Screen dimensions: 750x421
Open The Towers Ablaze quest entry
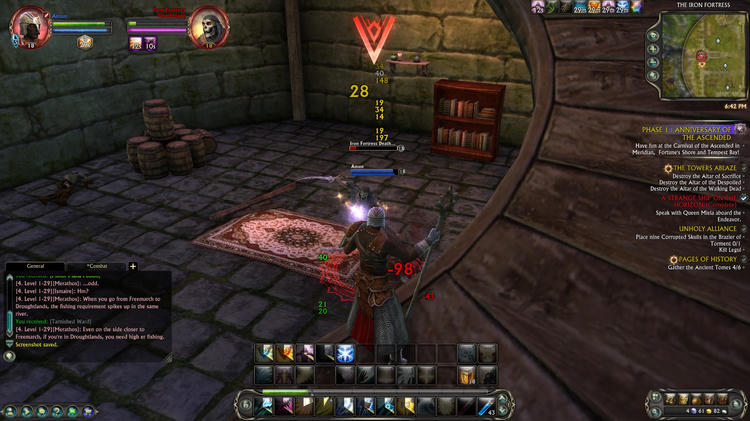point(705,168)
